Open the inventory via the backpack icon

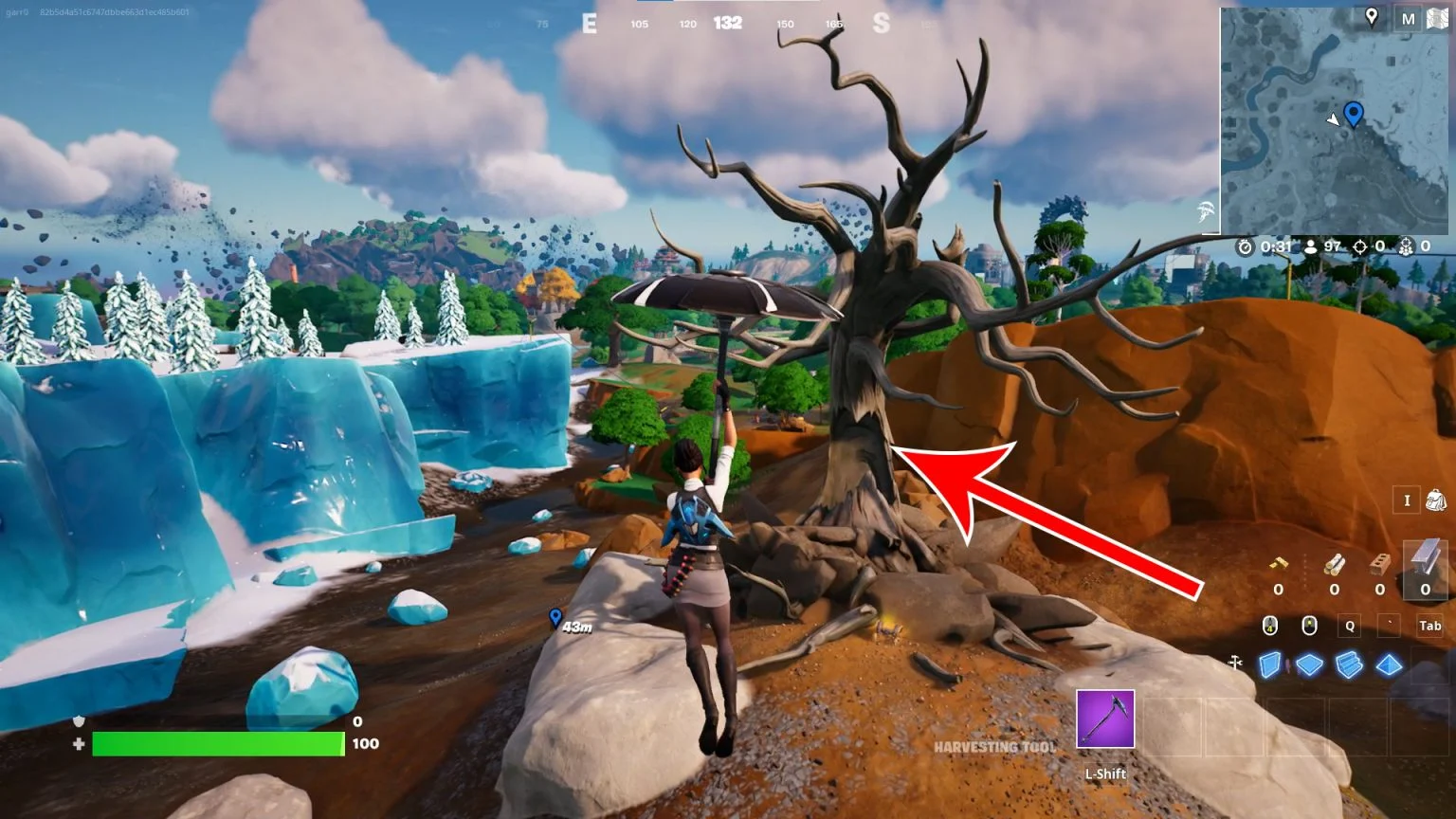pyautogui.click(x=1435, y=500)
